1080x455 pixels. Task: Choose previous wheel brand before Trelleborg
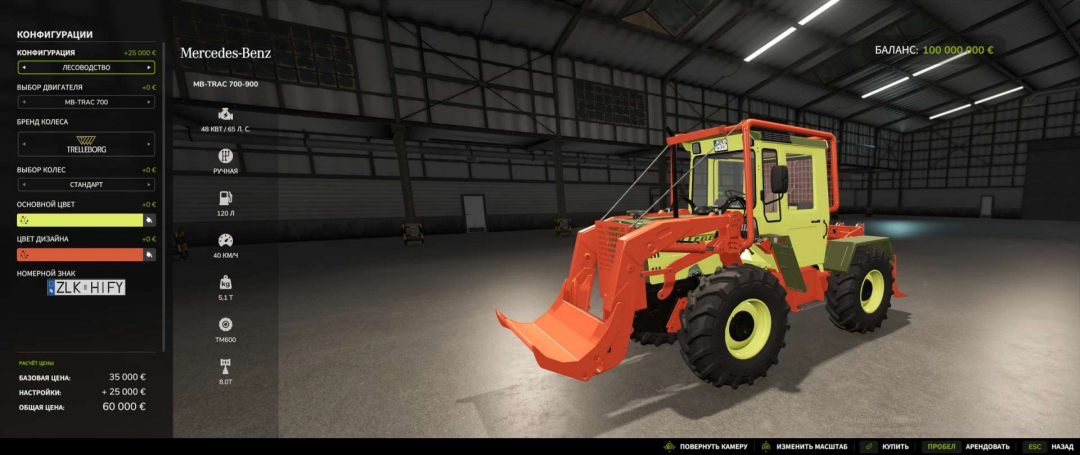coord(23,144)
